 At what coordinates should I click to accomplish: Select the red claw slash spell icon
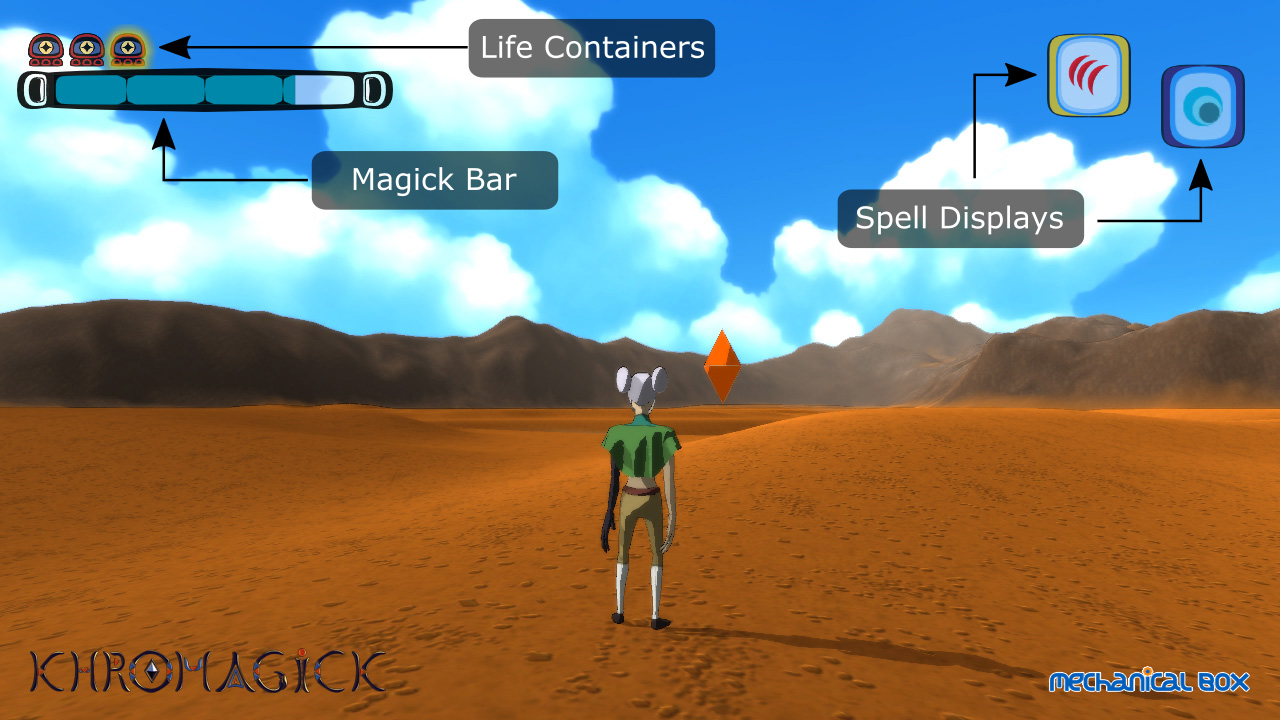click(1088, 76)
